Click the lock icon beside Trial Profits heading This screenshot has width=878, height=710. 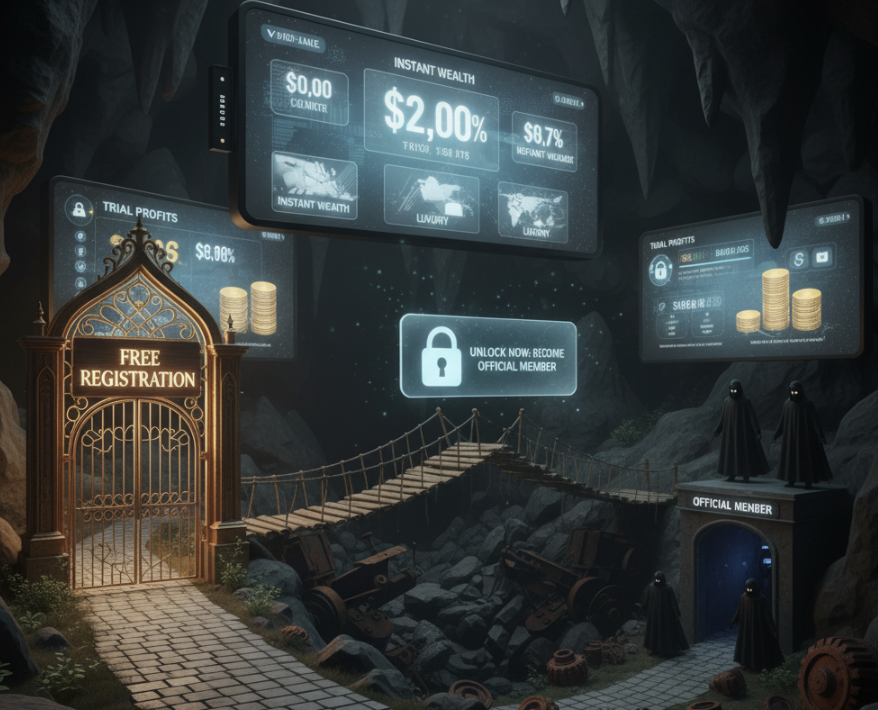click(x=77, y=208)
